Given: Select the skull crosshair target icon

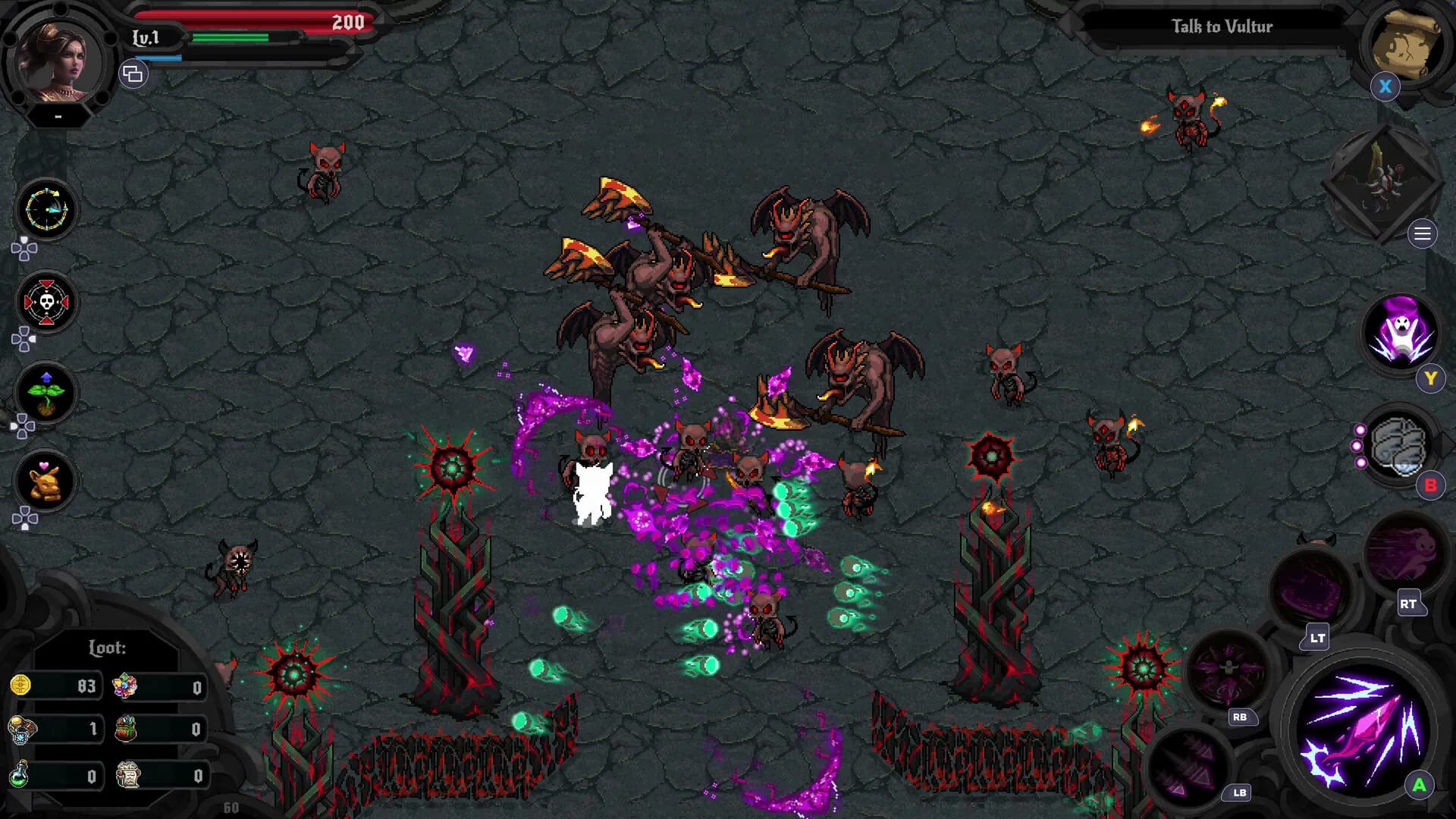Looking at the screenshot, I should 46,303.
